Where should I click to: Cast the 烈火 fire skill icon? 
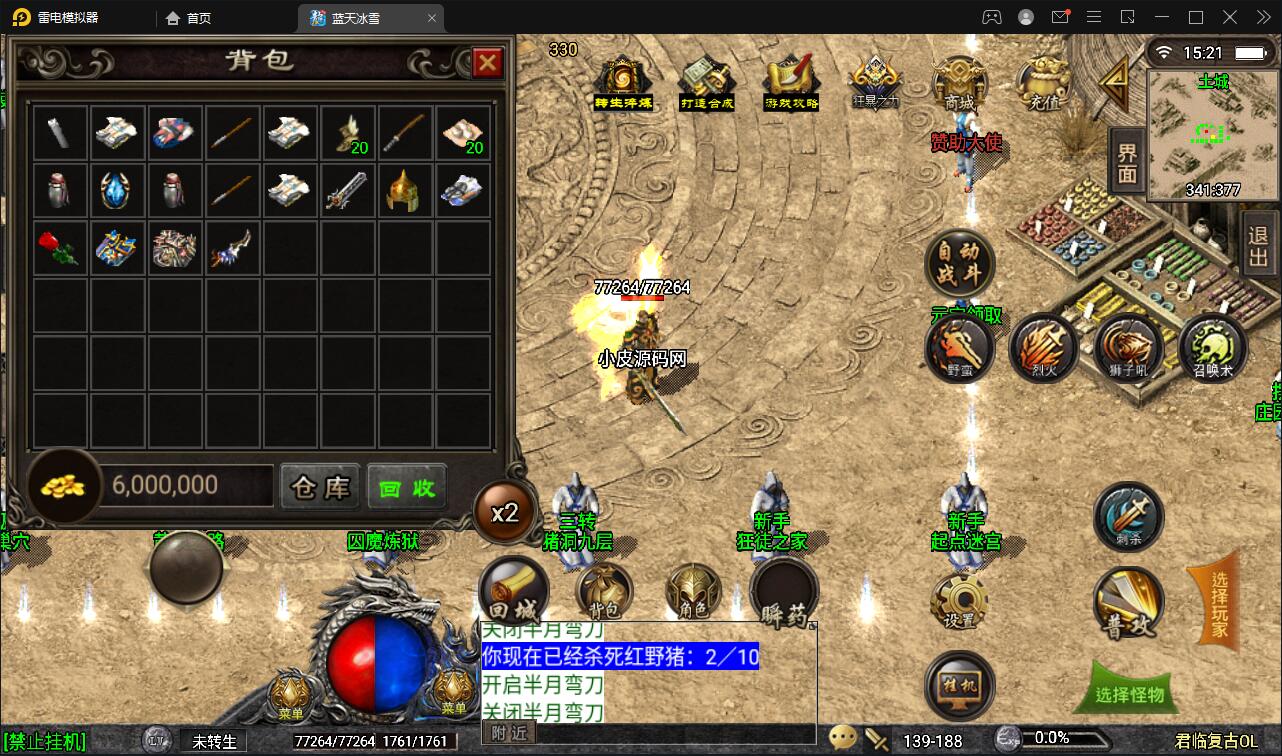click(x=1043, y=350)
